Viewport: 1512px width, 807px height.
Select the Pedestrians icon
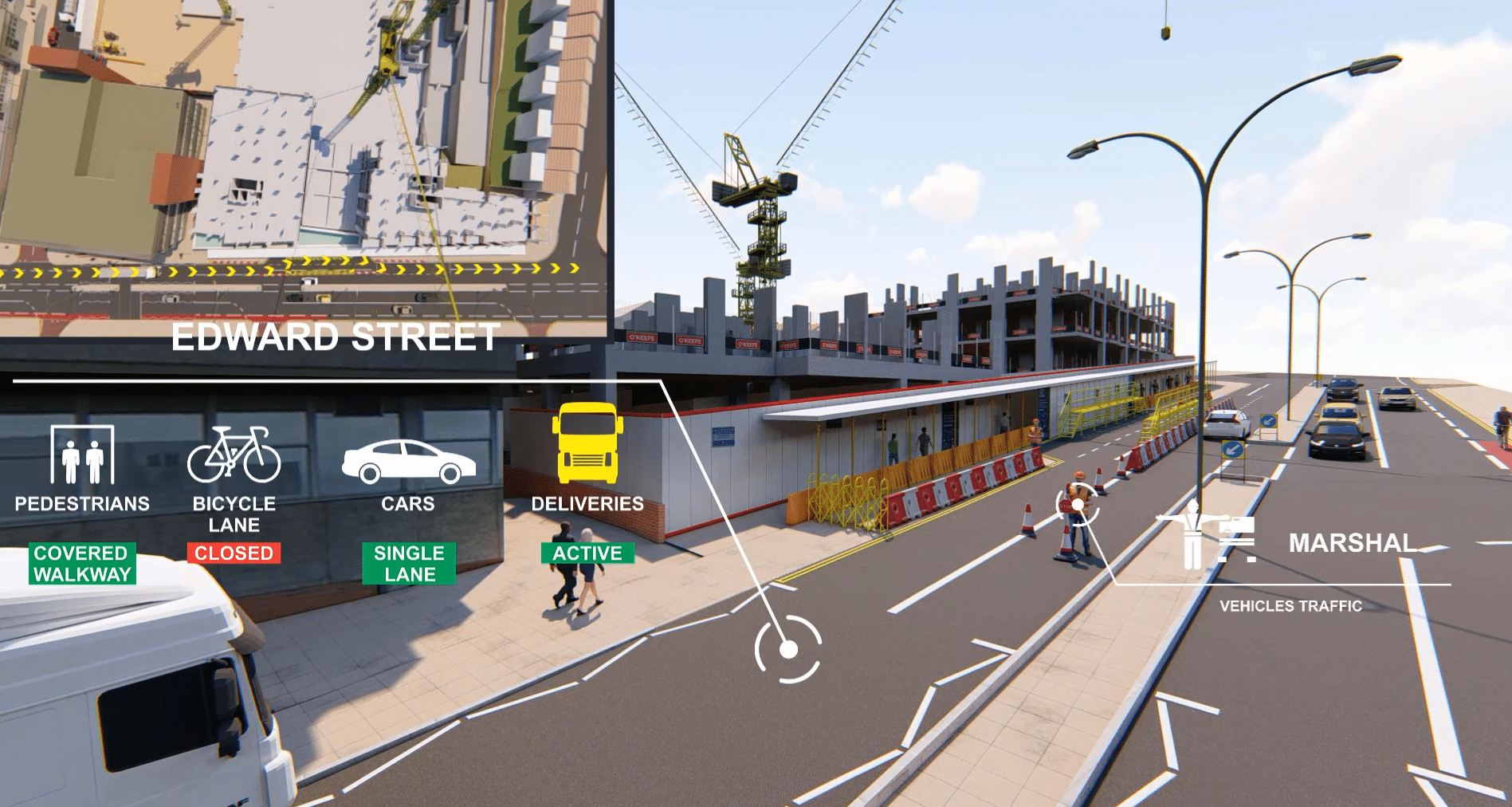coord(82,455)
